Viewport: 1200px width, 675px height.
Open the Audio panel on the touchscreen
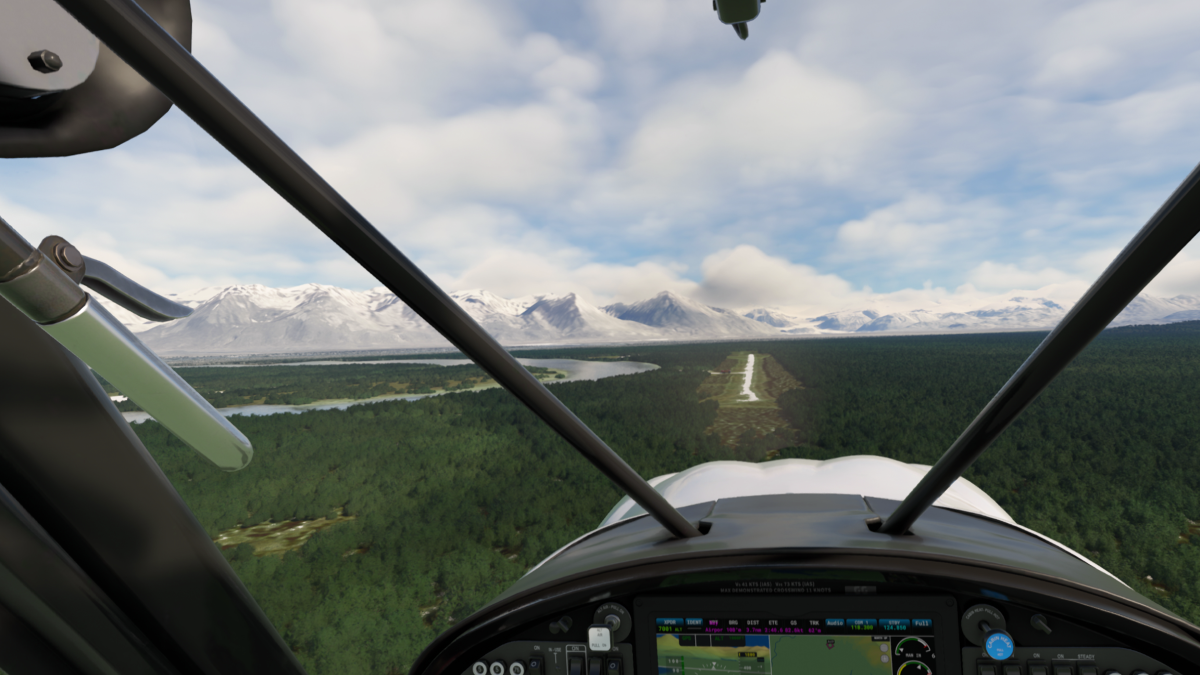[x=835, y=625]
